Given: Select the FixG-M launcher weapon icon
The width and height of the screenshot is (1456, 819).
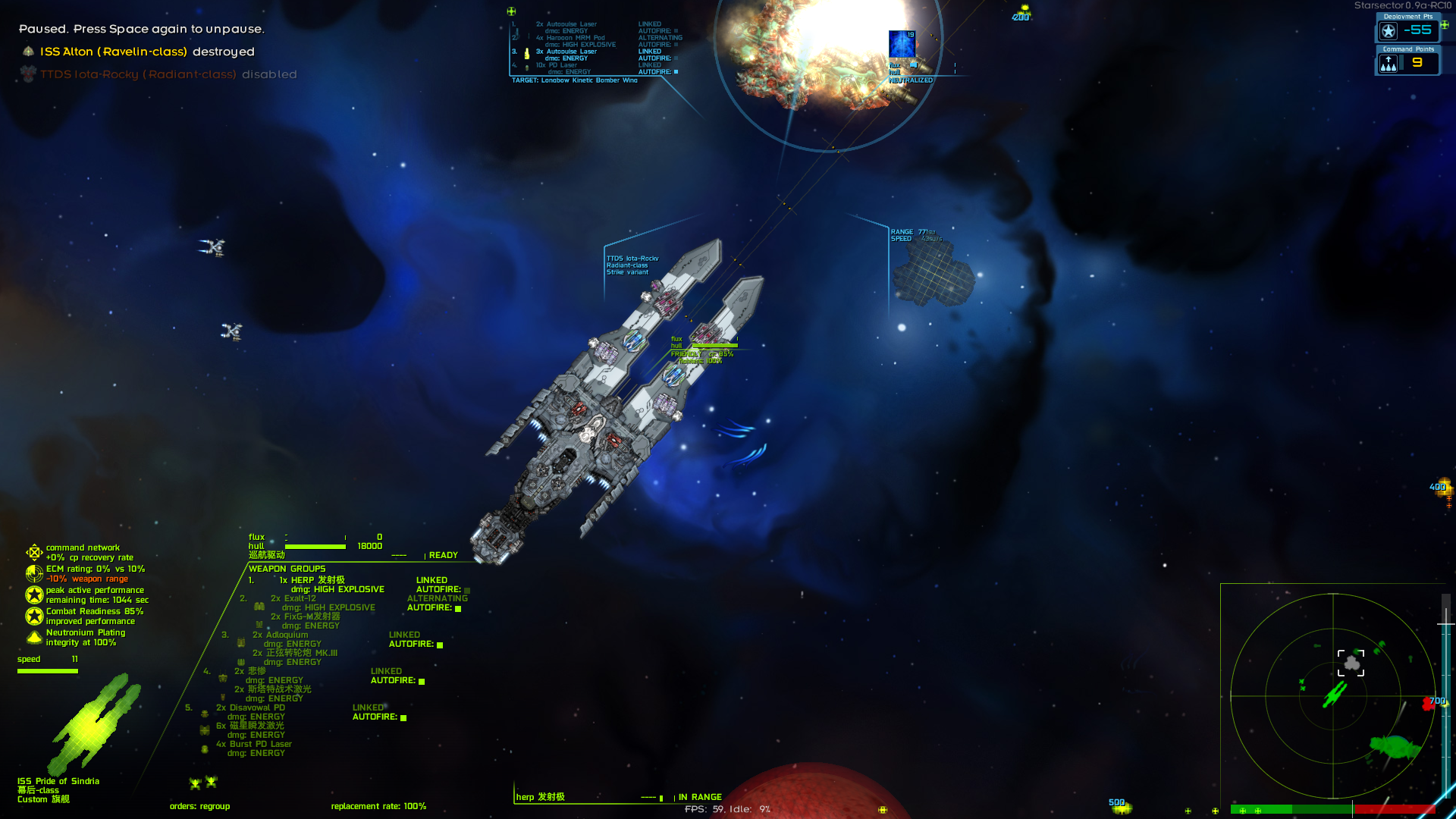Looking at the screenshot, I should (259, 625).
